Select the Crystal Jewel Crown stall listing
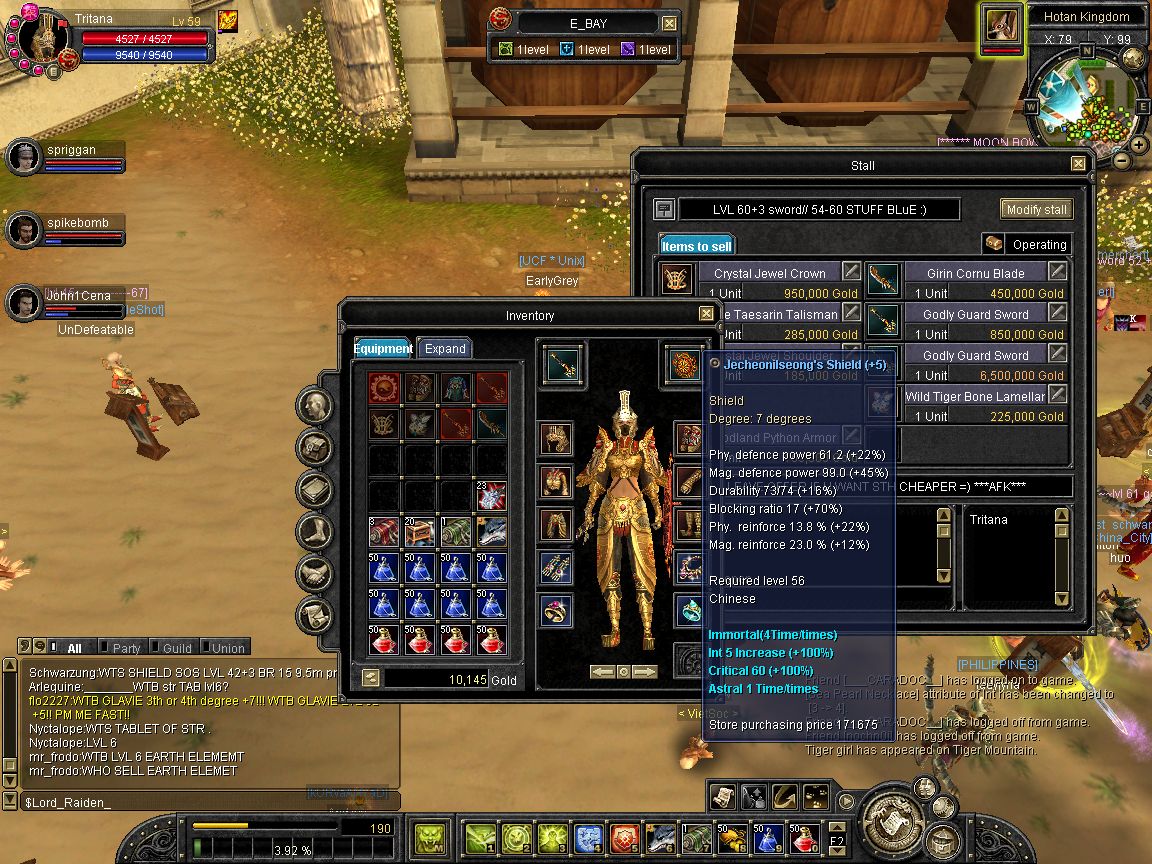This screenshot has width=1152, height=864. (x=769, y=273)
